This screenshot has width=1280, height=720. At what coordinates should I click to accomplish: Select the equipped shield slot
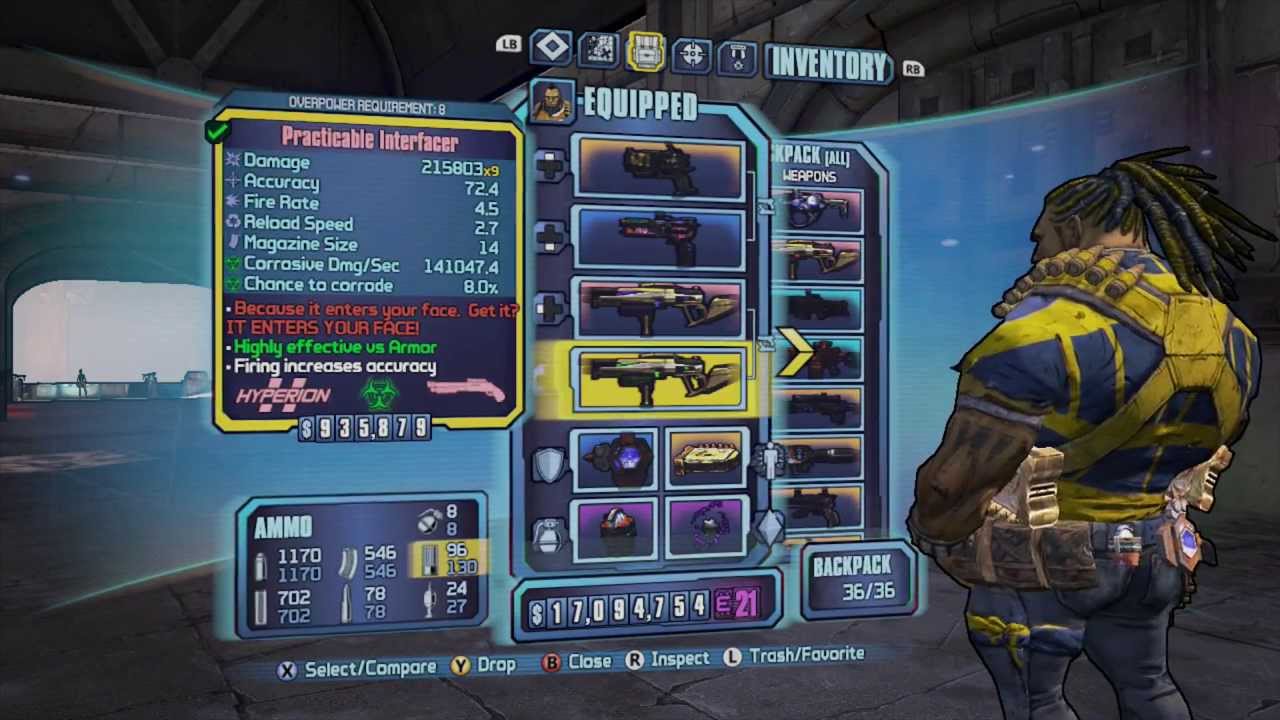click(x=617, y=460)
